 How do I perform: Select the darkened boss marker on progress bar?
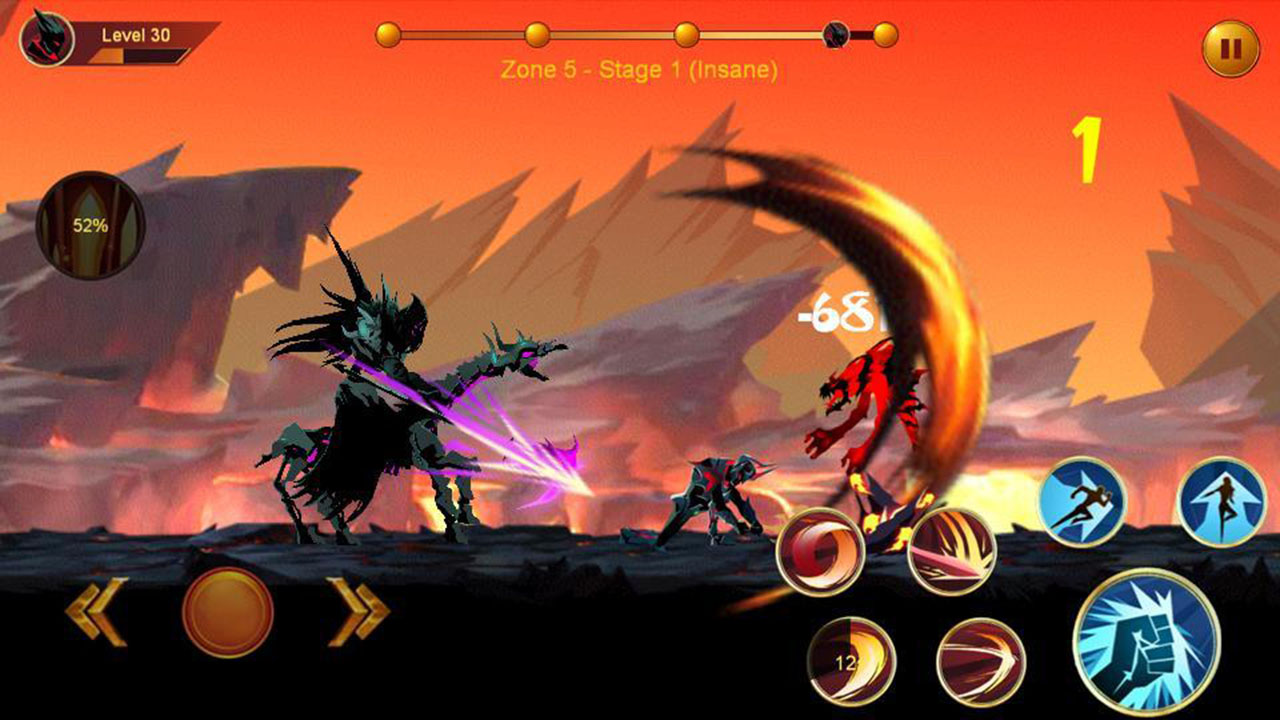(x=835, y=33)
